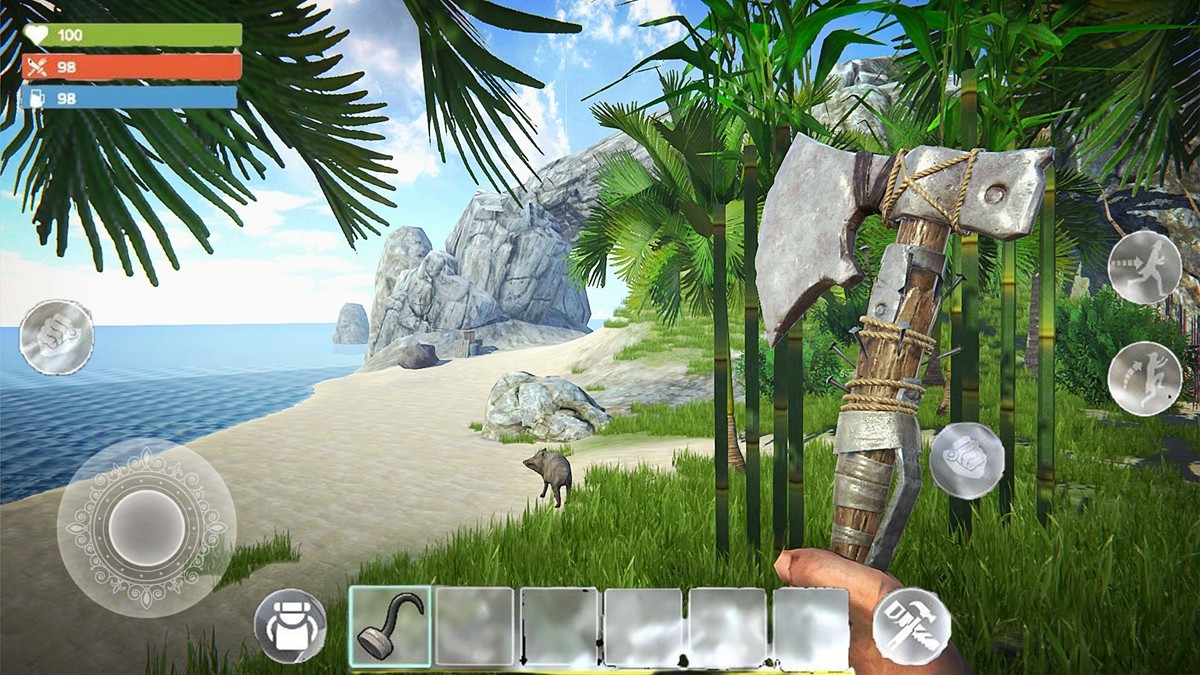Click the center of the movement joystick
Viewport: 1200px width, 675px height.
[x=146, y=527]
